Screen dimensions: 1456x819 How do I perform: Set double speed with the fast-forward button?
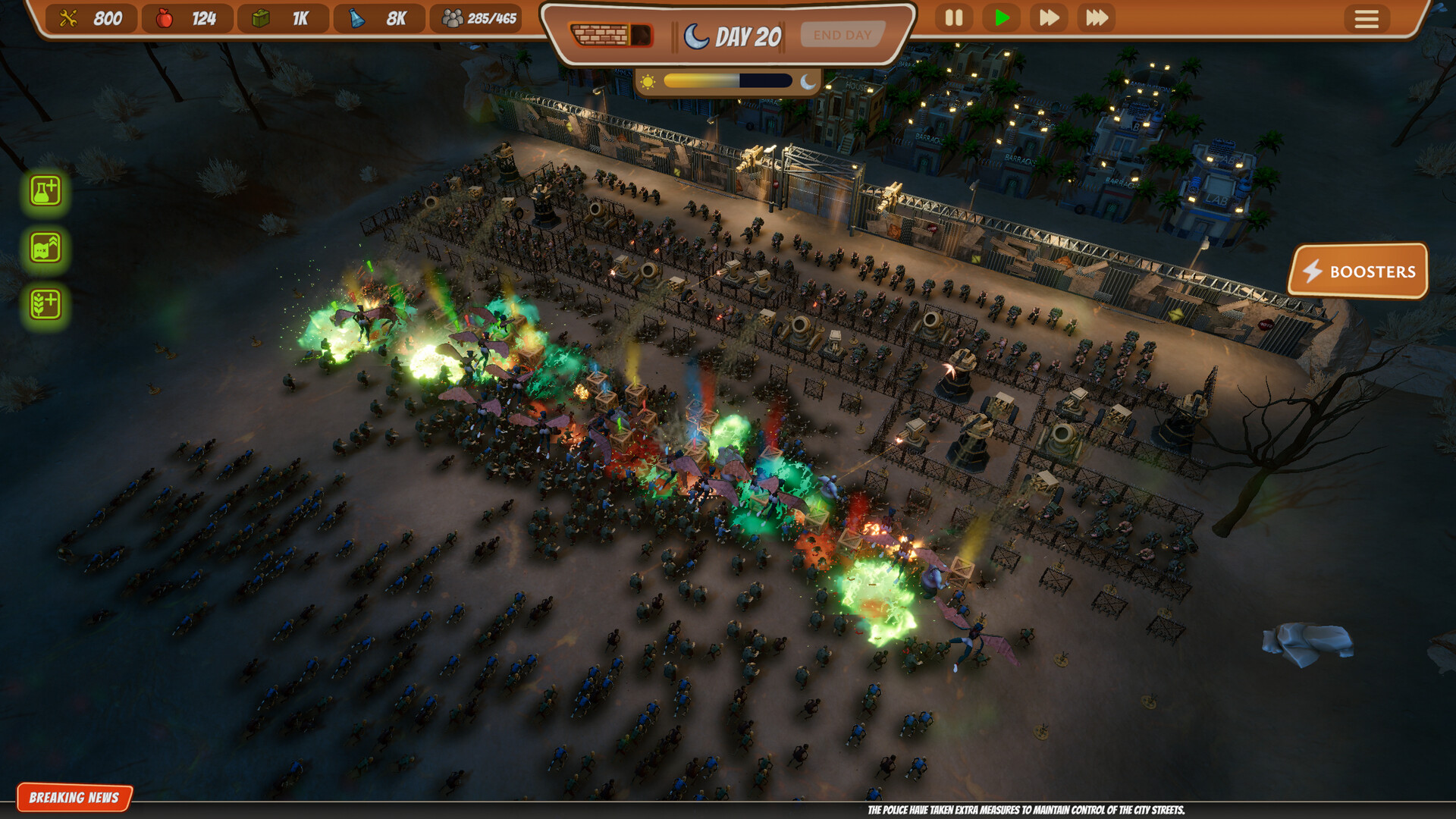(1049, 17)
